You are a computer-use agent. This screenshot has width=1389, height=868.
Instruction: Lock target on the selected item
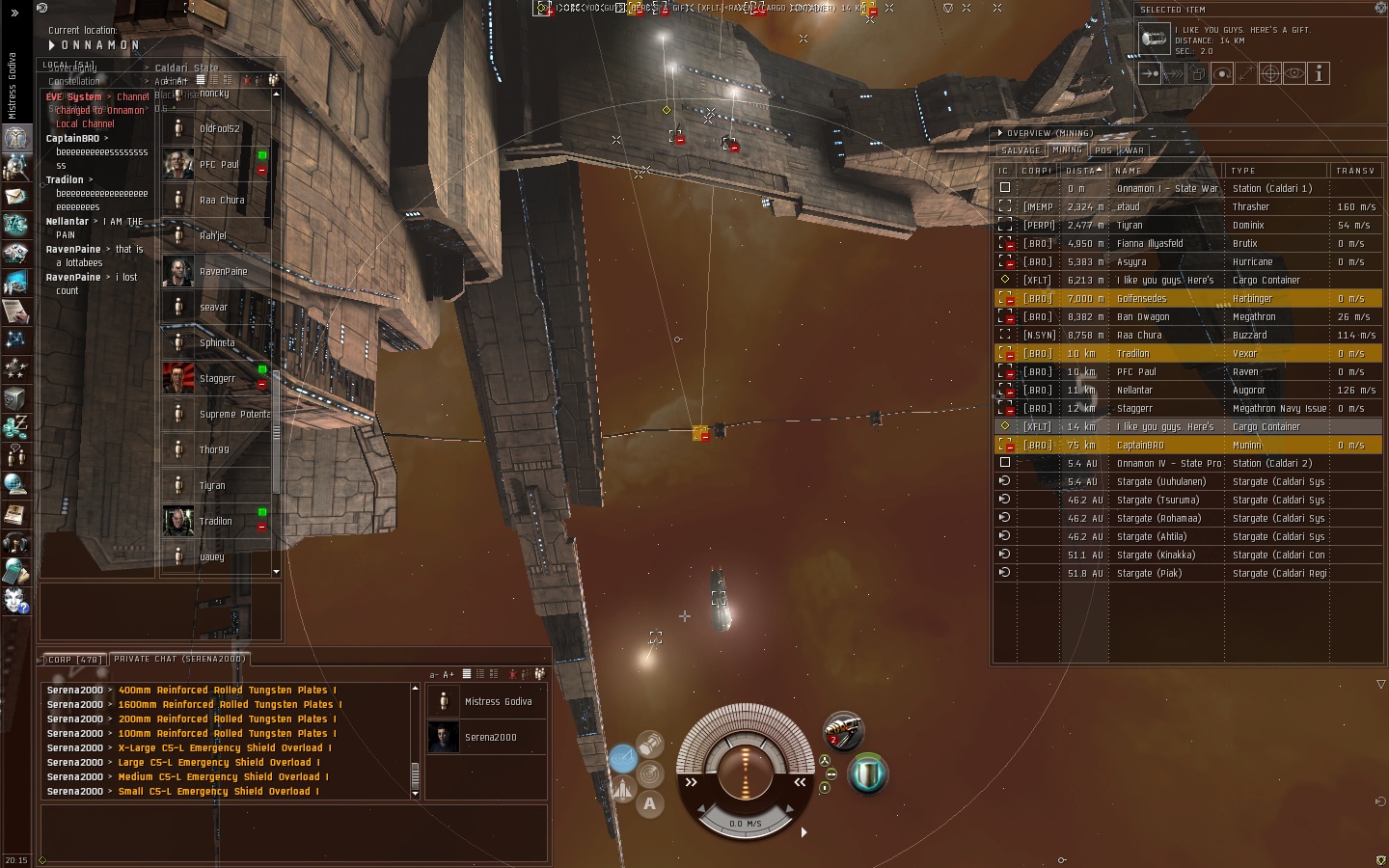1270,73
